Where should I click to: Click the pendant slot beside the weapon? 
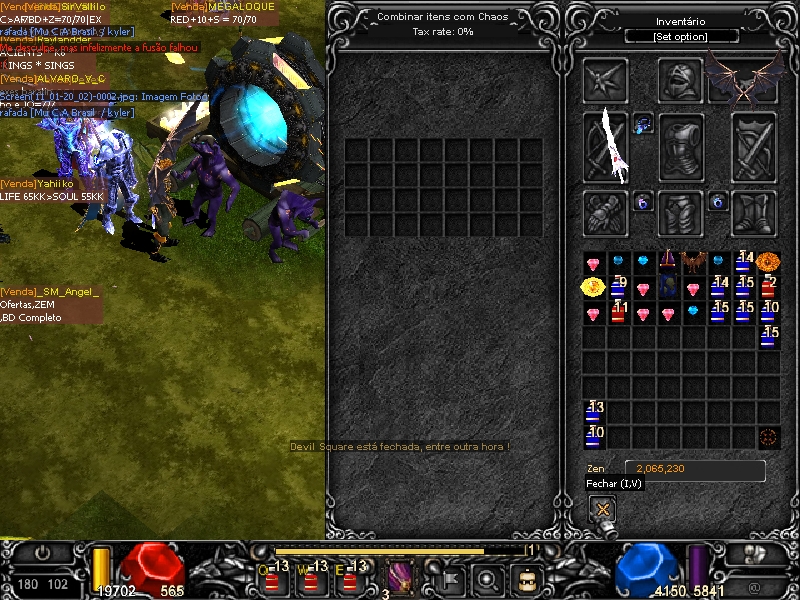tap(643, 124)
